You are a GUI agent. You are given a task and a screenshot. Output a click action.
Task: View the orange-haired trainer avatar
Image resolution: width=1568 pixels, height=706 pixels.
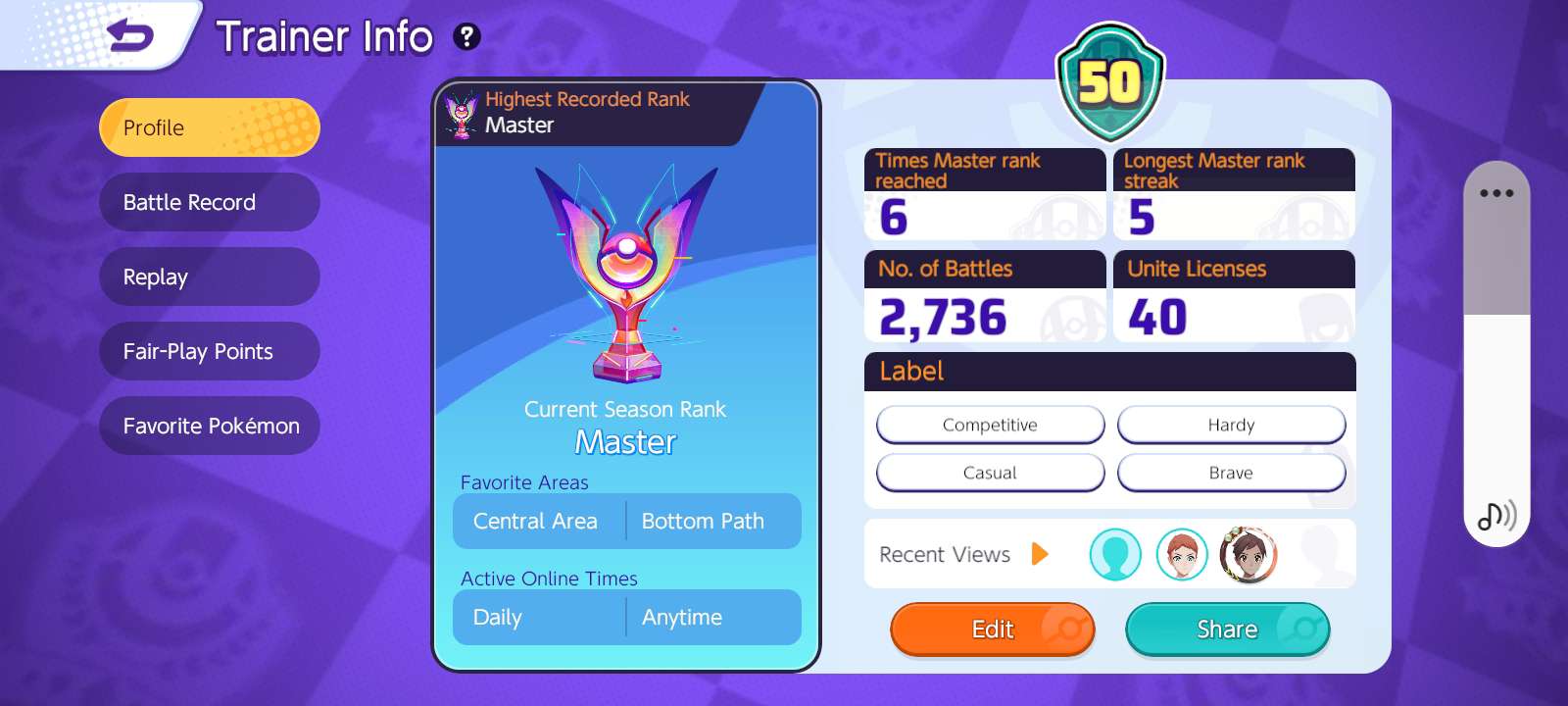tap(1182, 554)
